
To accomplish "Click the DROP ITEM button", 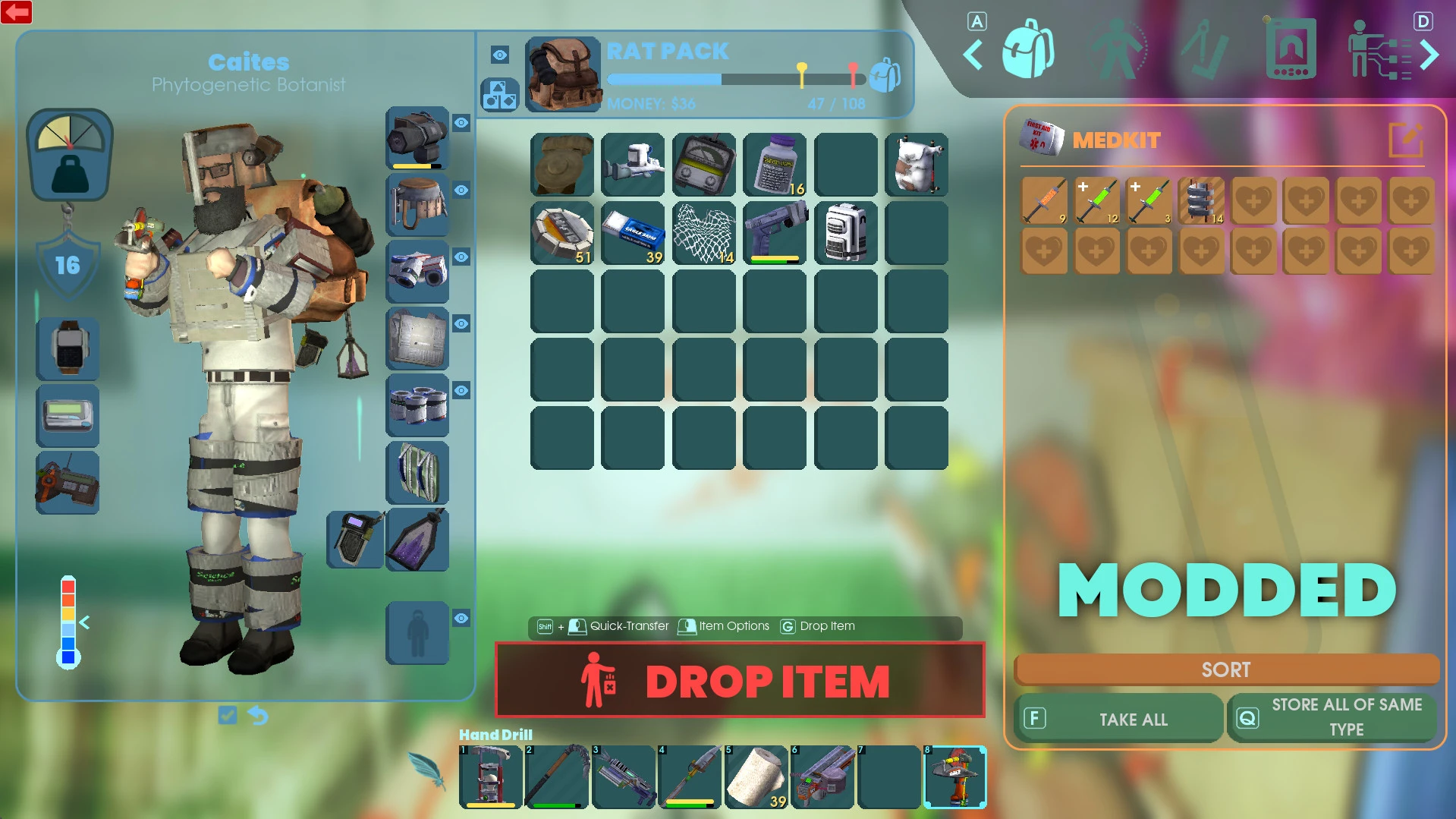I will pyautogui.click(x=740, y=680).
